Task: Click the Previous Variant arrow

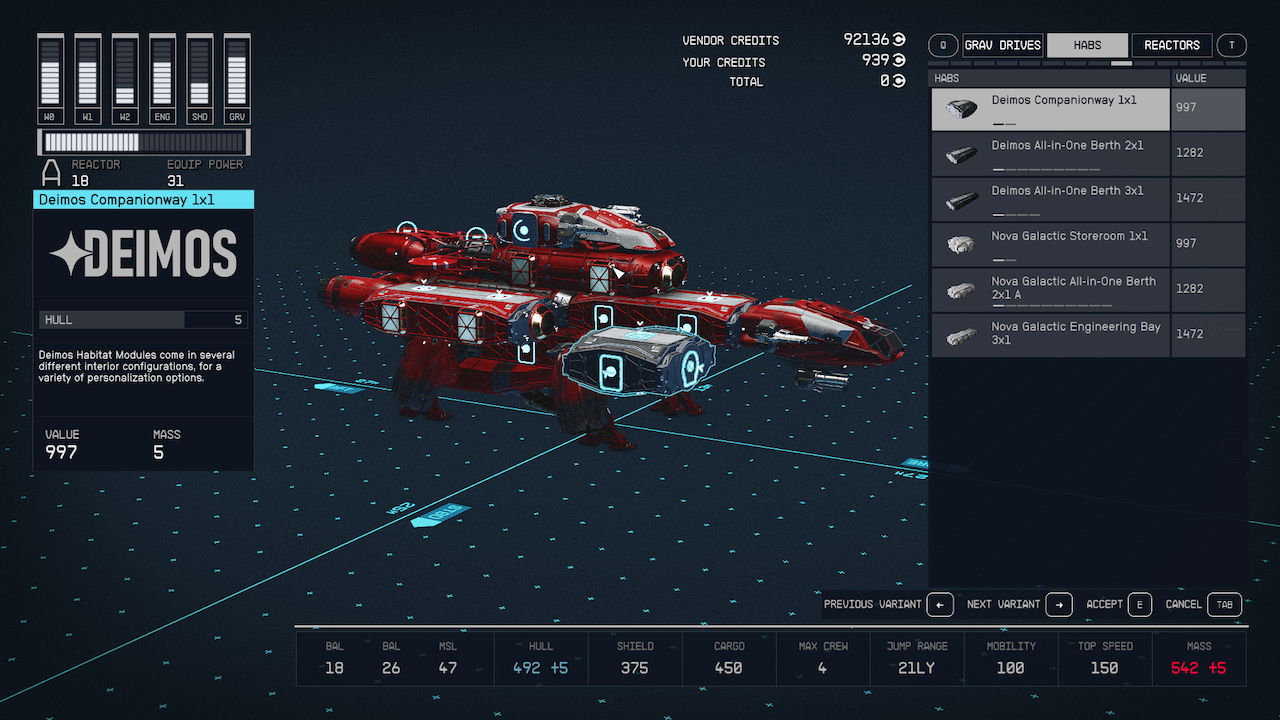Action: pyautogui.click(x=938, y=605)
